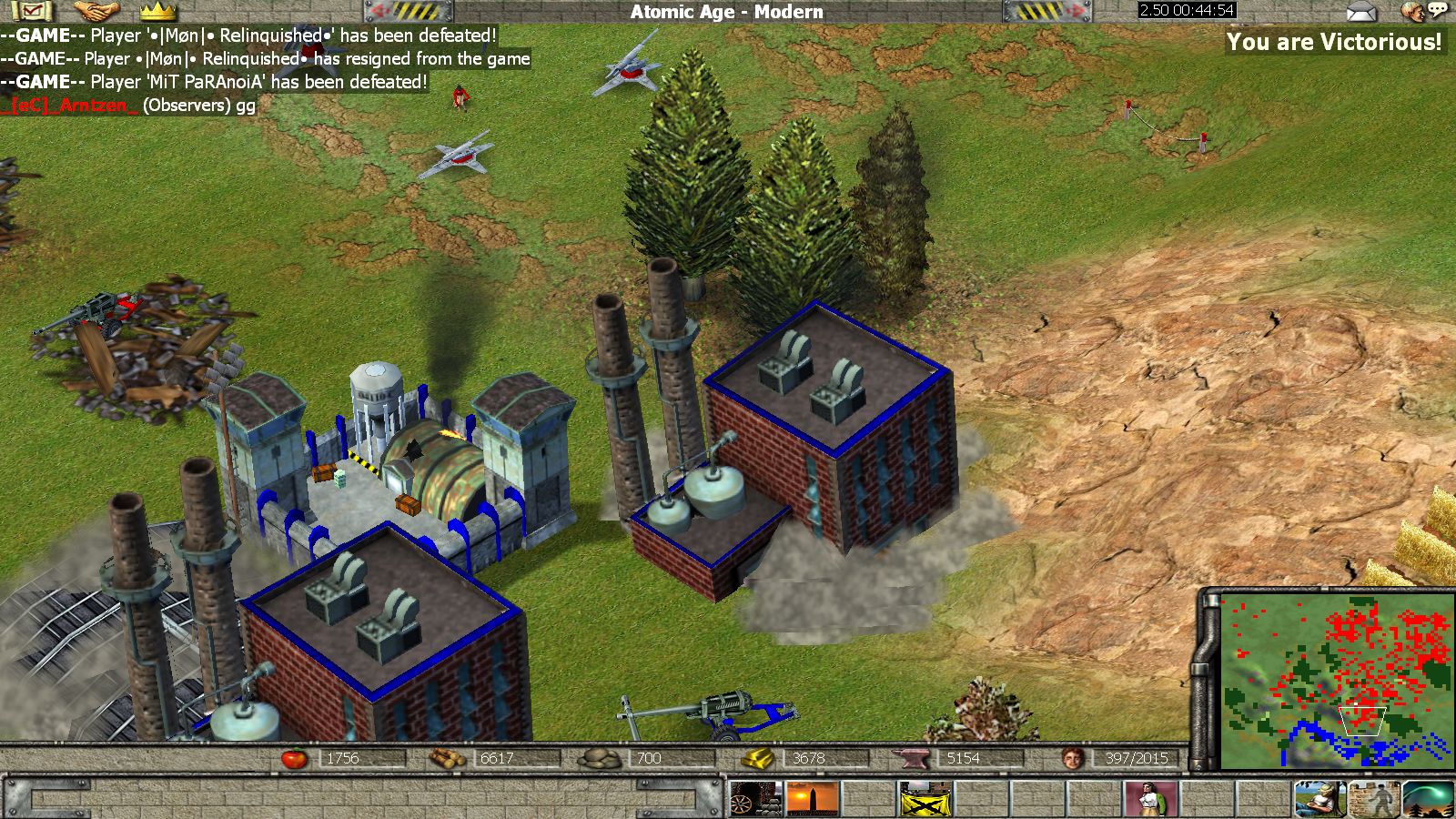
Task: Click the resting farmer under tree icon
Action: [x=1320, y=799]
